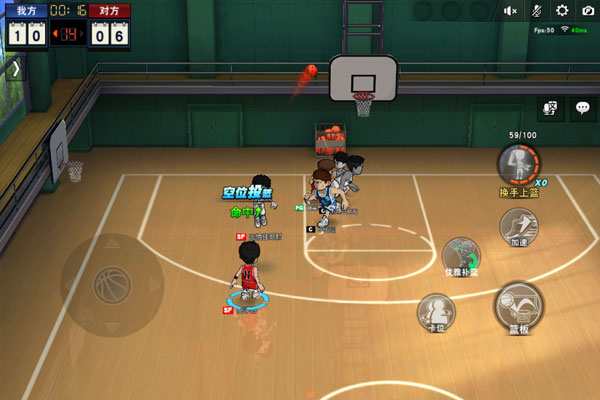Activate the 换手上篮 layup skill
This screenshot has width=600, height=400.
[x=518, y=163]
